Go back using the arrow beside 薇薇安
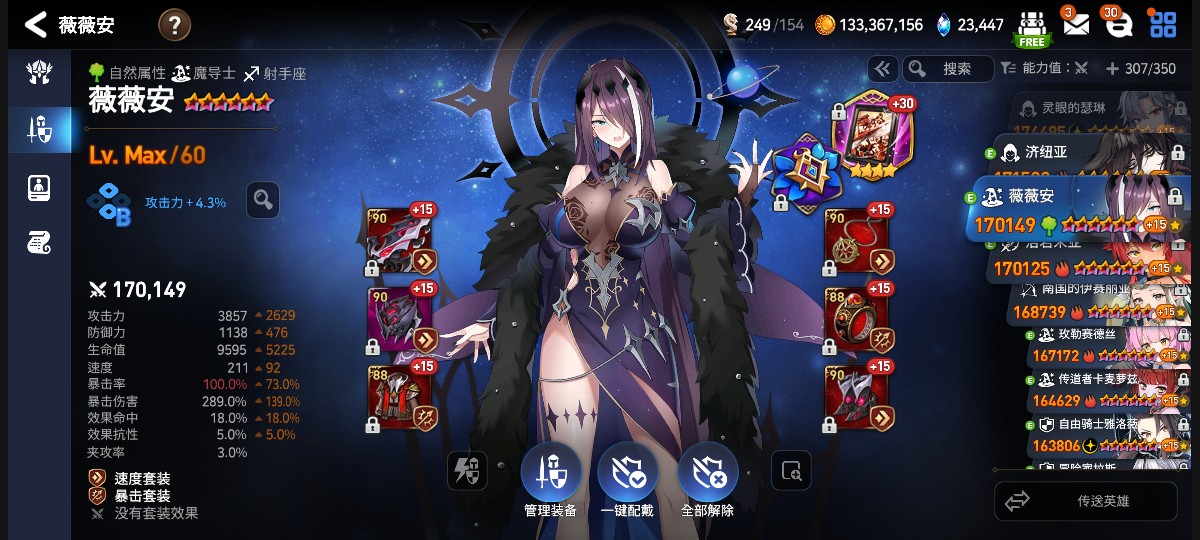Screen dimensions: 1200x540 coord(36,25)
